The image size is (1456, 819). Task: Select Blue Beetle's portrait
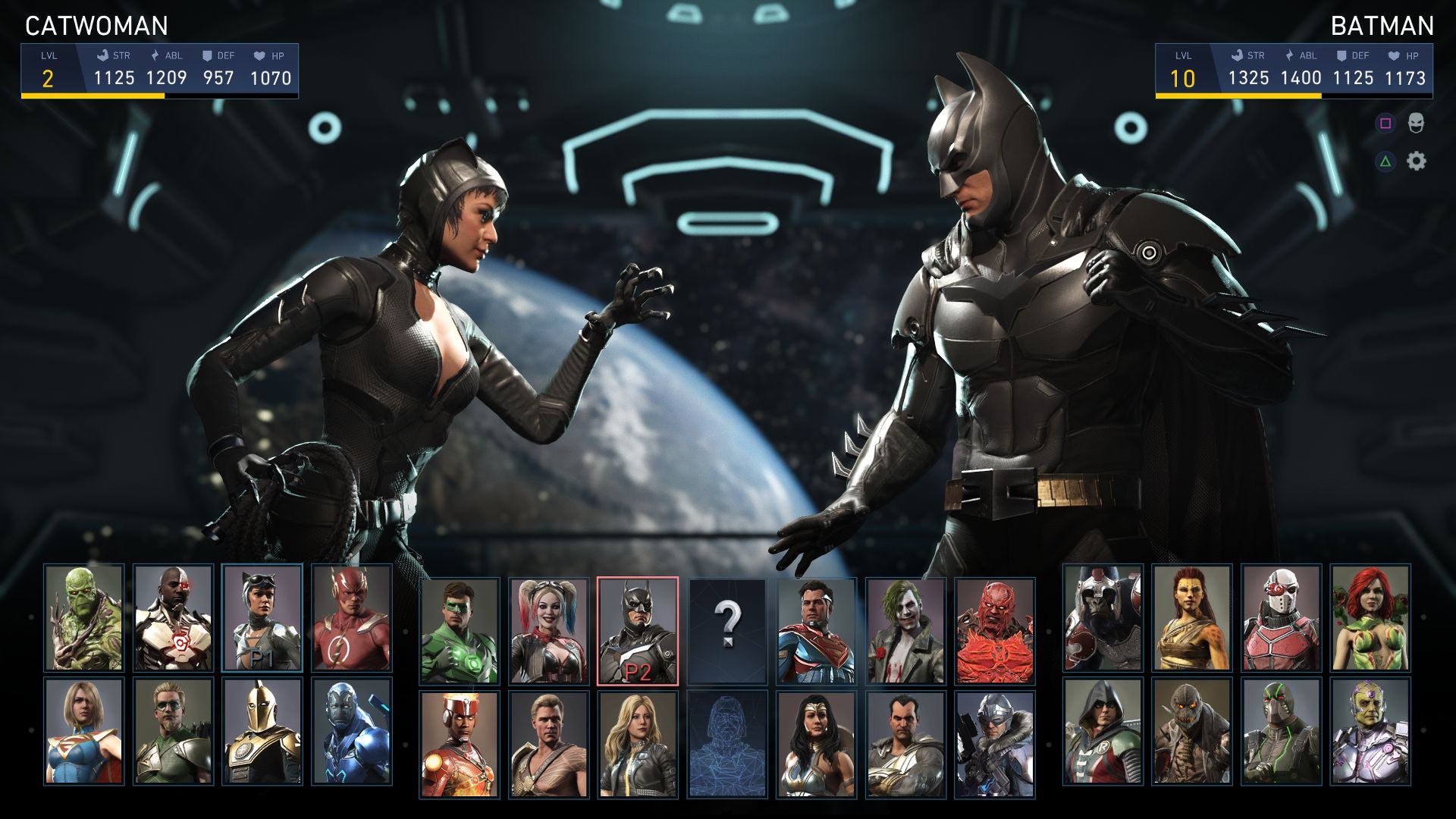tap(351, 731)
